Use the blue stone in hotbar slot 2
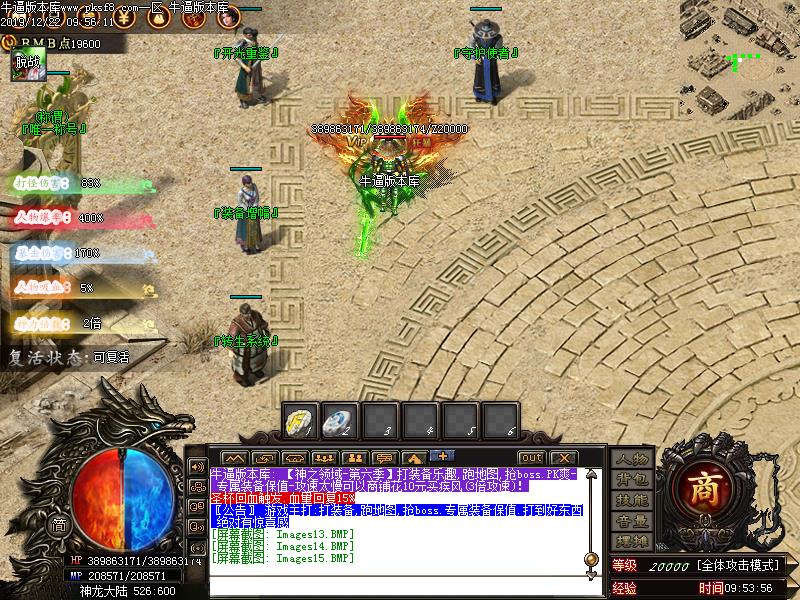The width and height of the screenshot is (800, 600). tap(340, 419)
